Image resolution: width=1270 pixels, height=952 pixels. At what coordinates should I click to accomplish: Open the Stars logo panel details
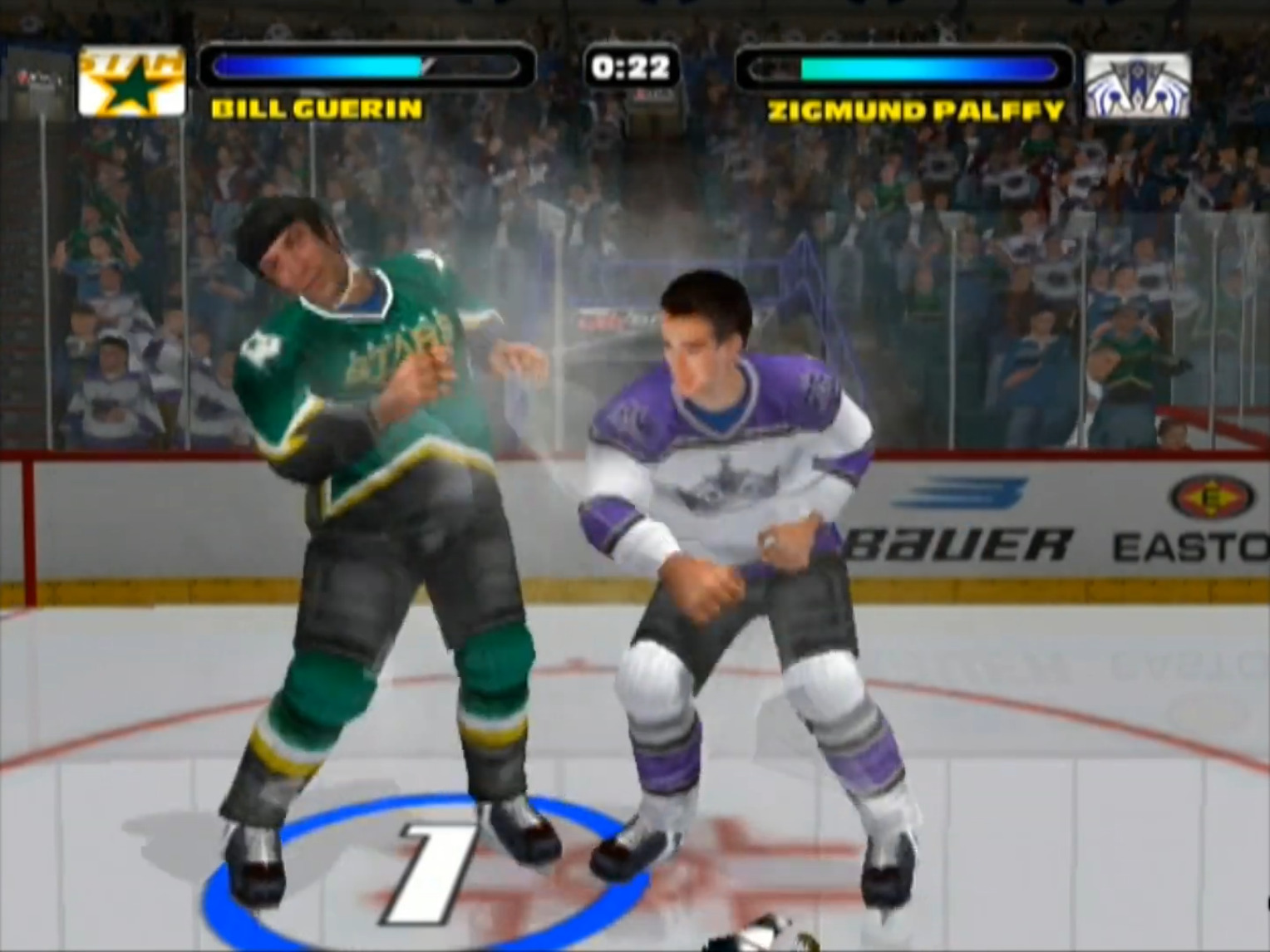[x=130, y=81]
